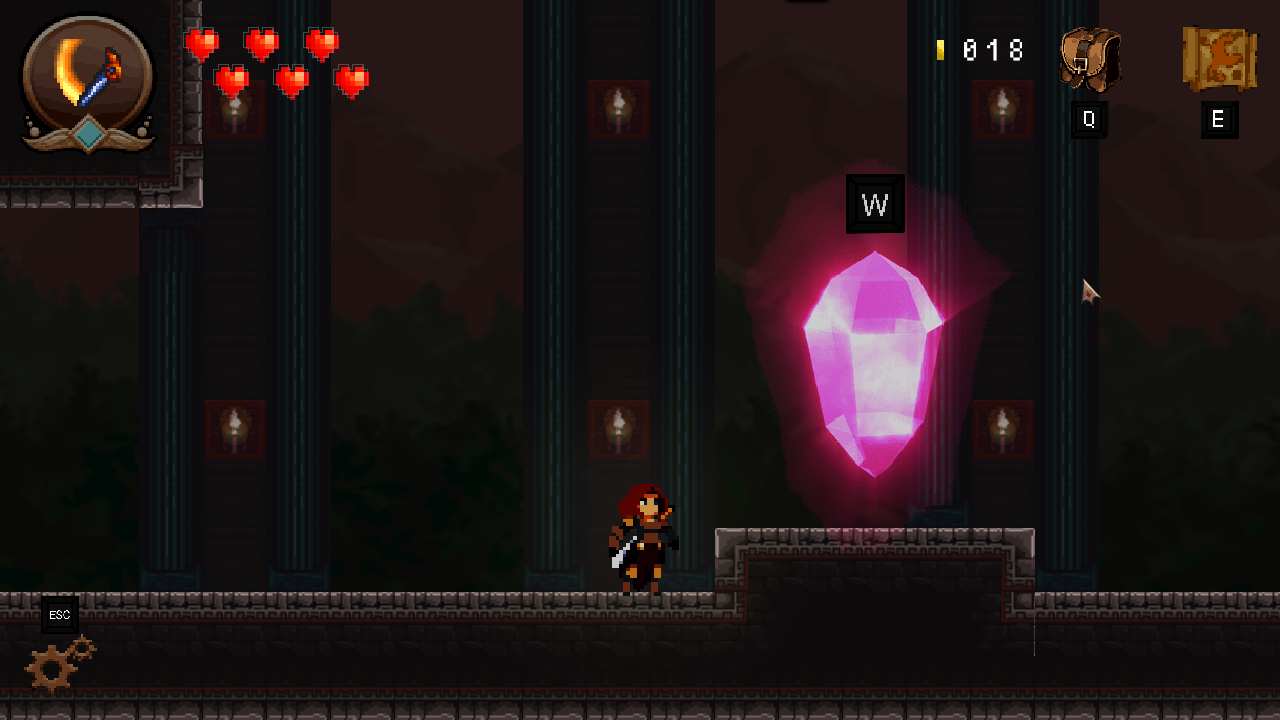Open the map scroll icon
Viewport: 1280px width, 720px height.
(1219, 58)
